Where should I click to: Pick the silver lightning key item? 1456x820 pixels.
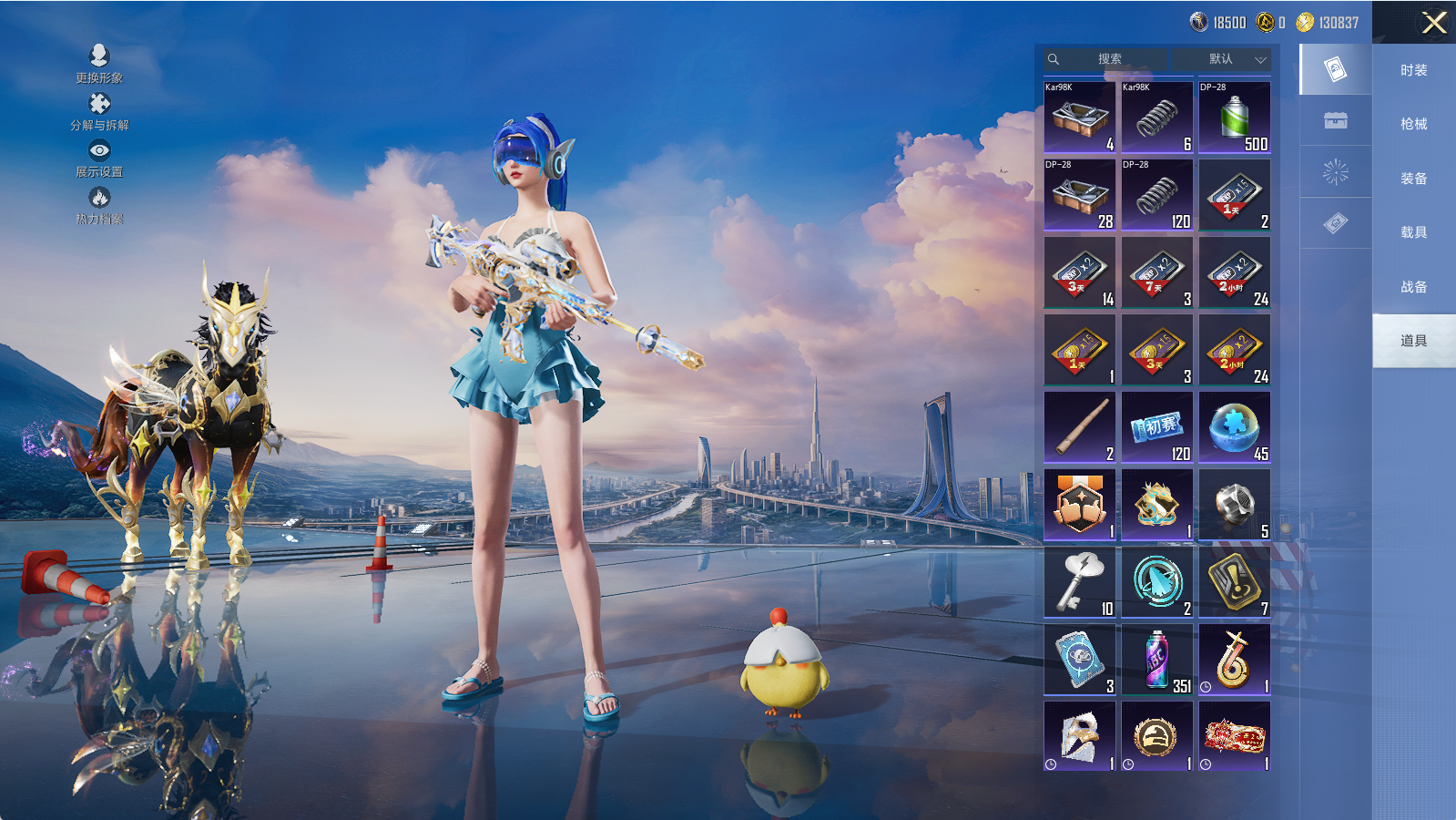pos(1079,581)
